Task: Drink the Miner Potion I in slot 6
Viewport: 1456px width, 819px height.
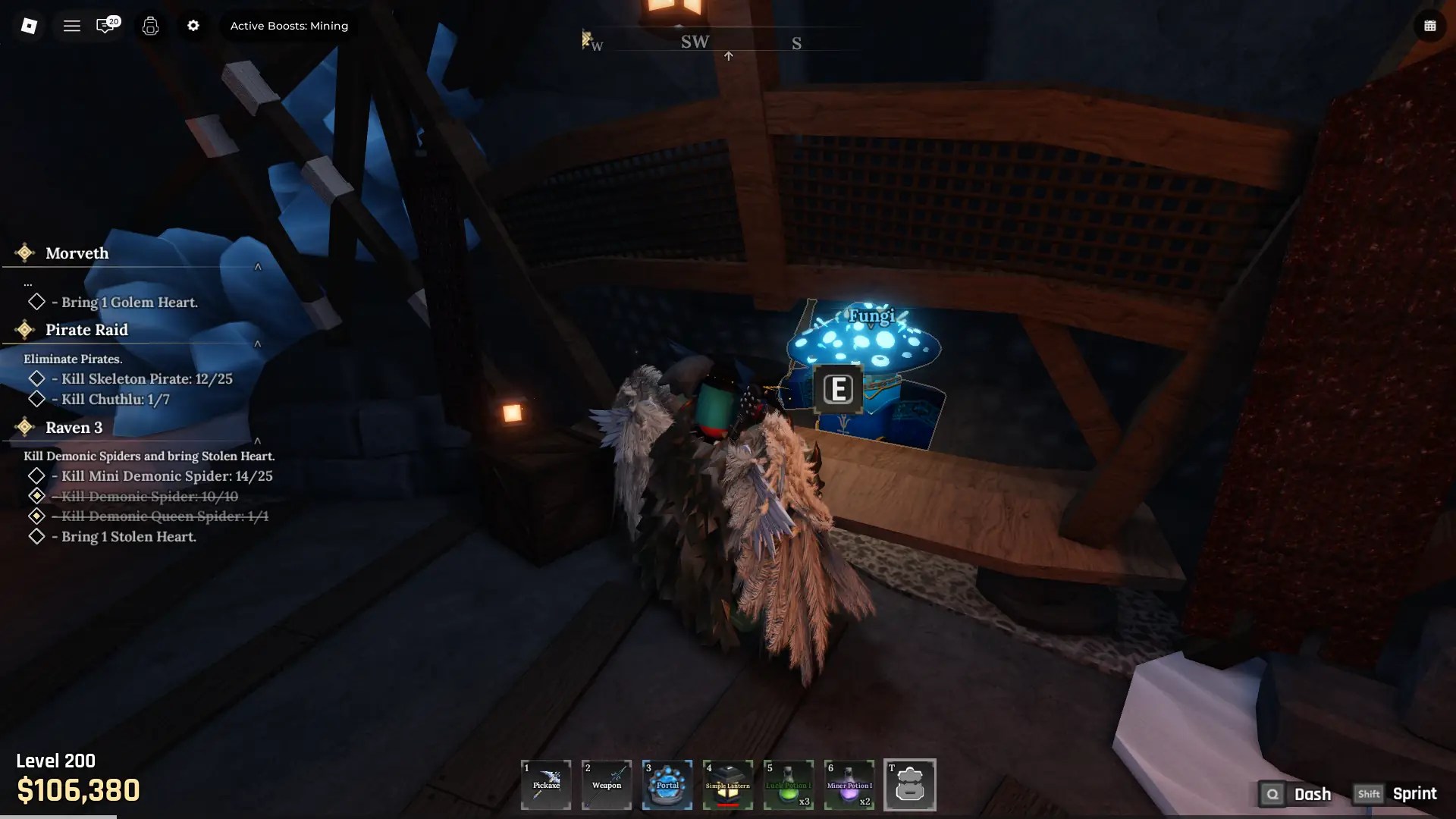Action: (849, 785)
